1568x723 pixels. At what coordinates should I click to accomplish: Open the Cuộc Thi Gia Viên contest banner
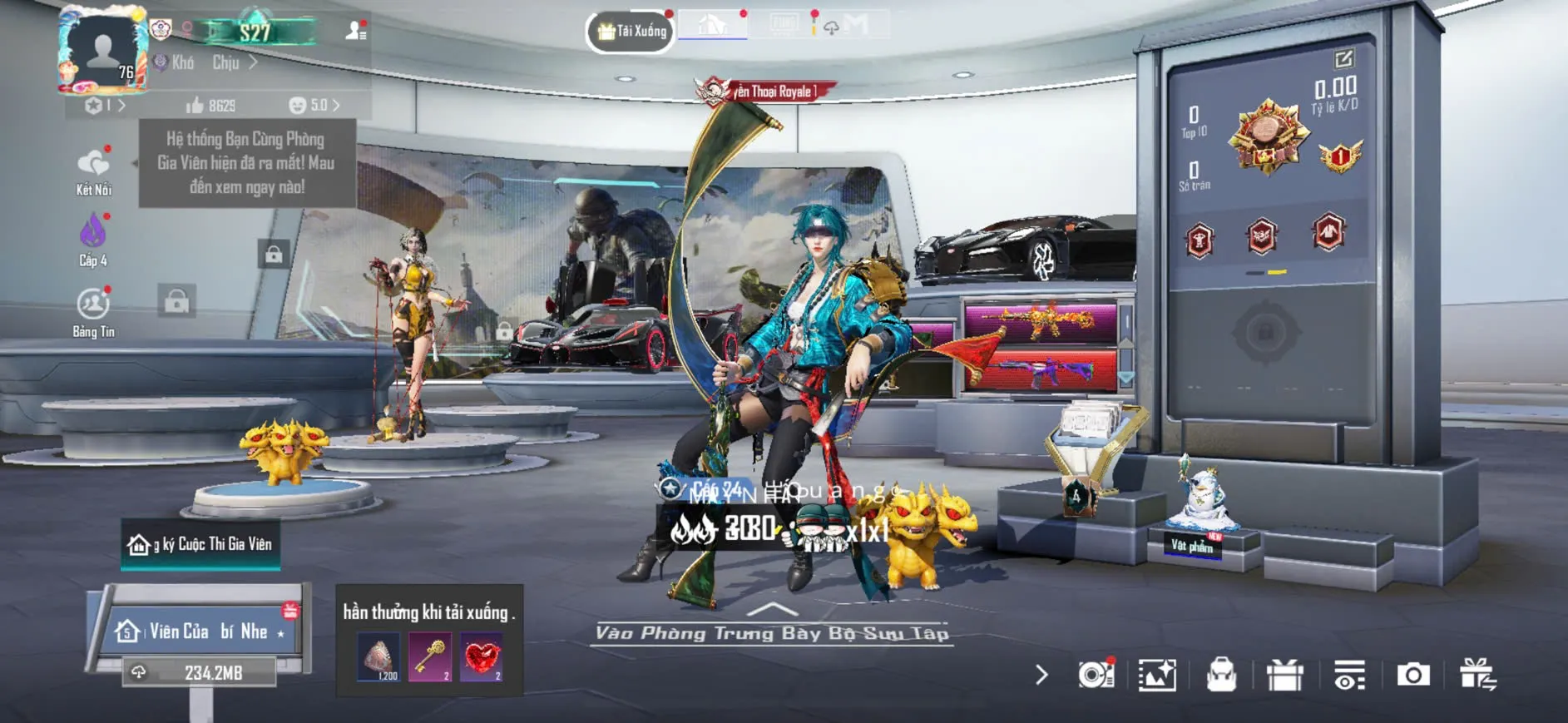coord(200,544)
